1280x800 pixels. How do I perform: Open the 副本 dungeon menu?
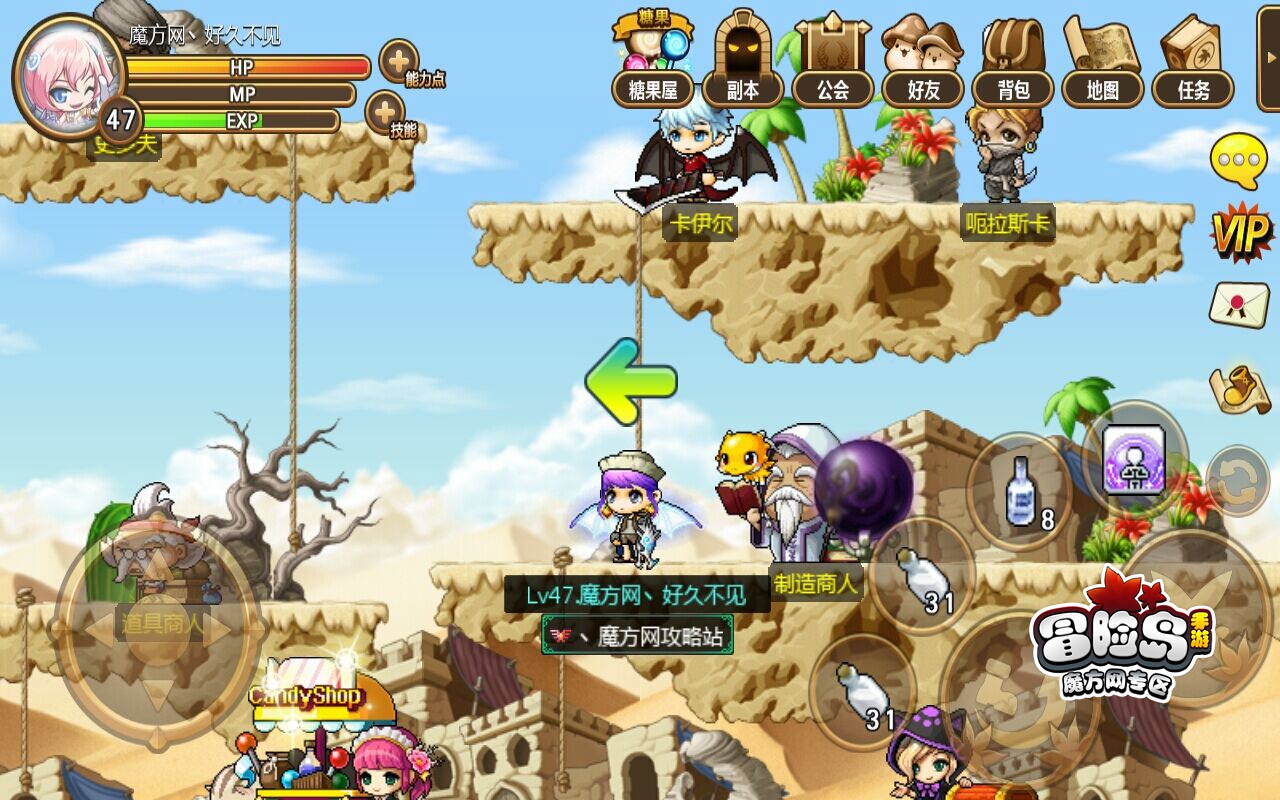[x=742, y=60]
